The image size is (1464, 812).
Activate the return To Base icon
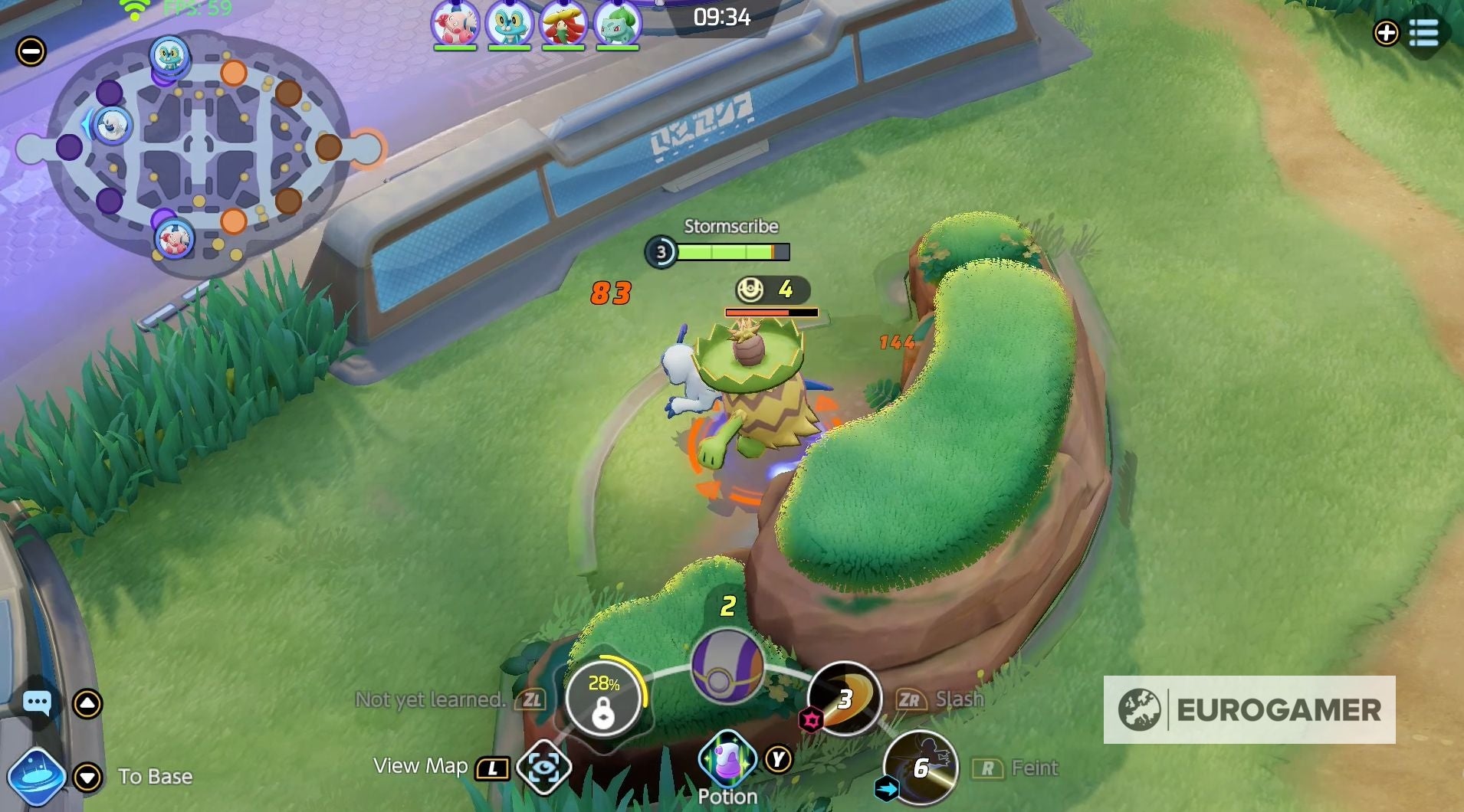pyautogui.click(x=35, y=777)
